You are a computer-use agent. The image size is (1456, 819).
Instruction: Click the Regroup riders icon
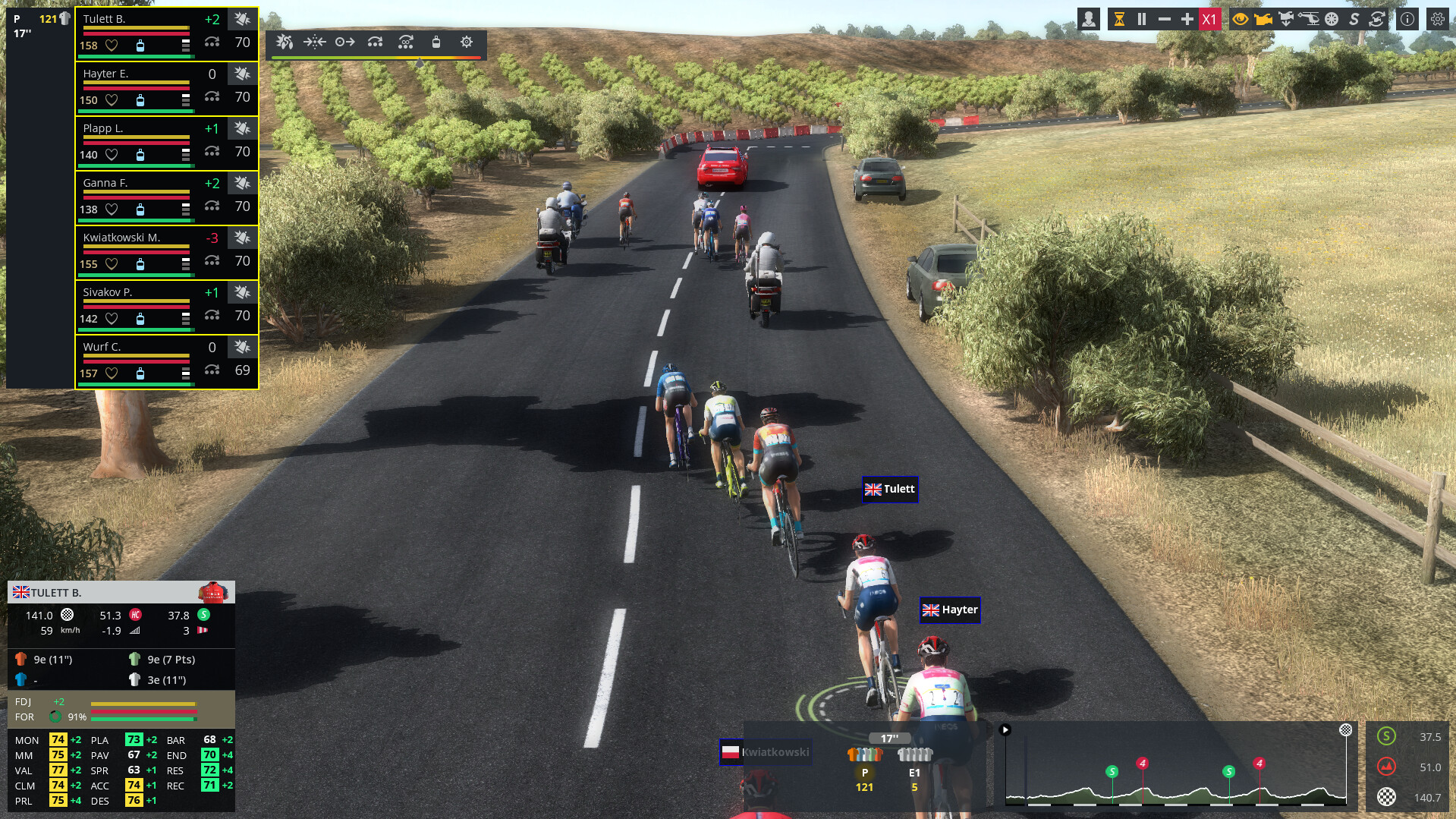tap(315, 43)
